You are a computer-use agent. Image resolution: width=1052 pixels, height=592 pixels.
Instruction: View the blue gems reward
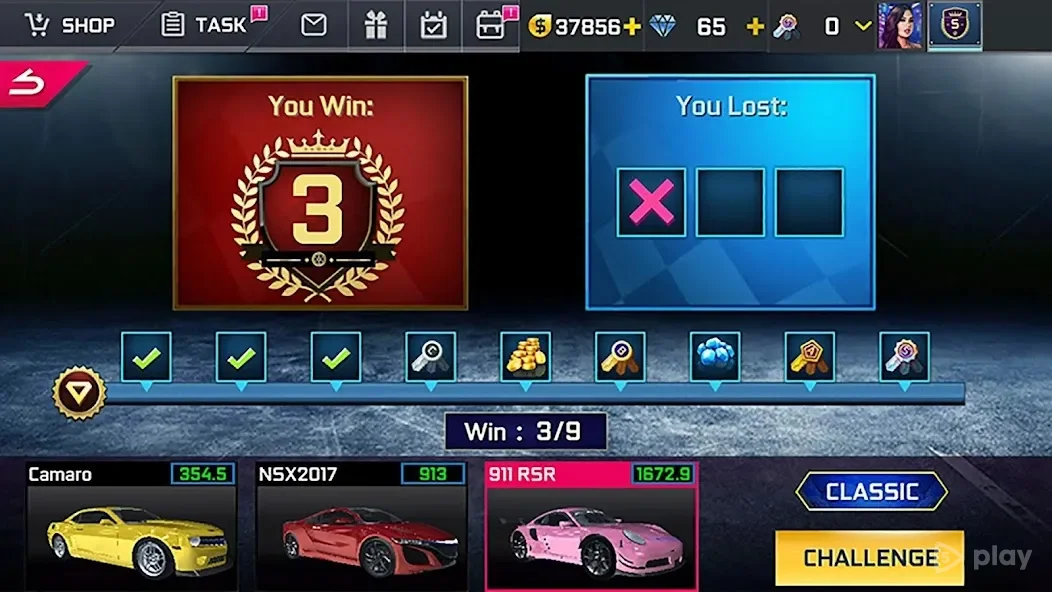coord(715,357)
